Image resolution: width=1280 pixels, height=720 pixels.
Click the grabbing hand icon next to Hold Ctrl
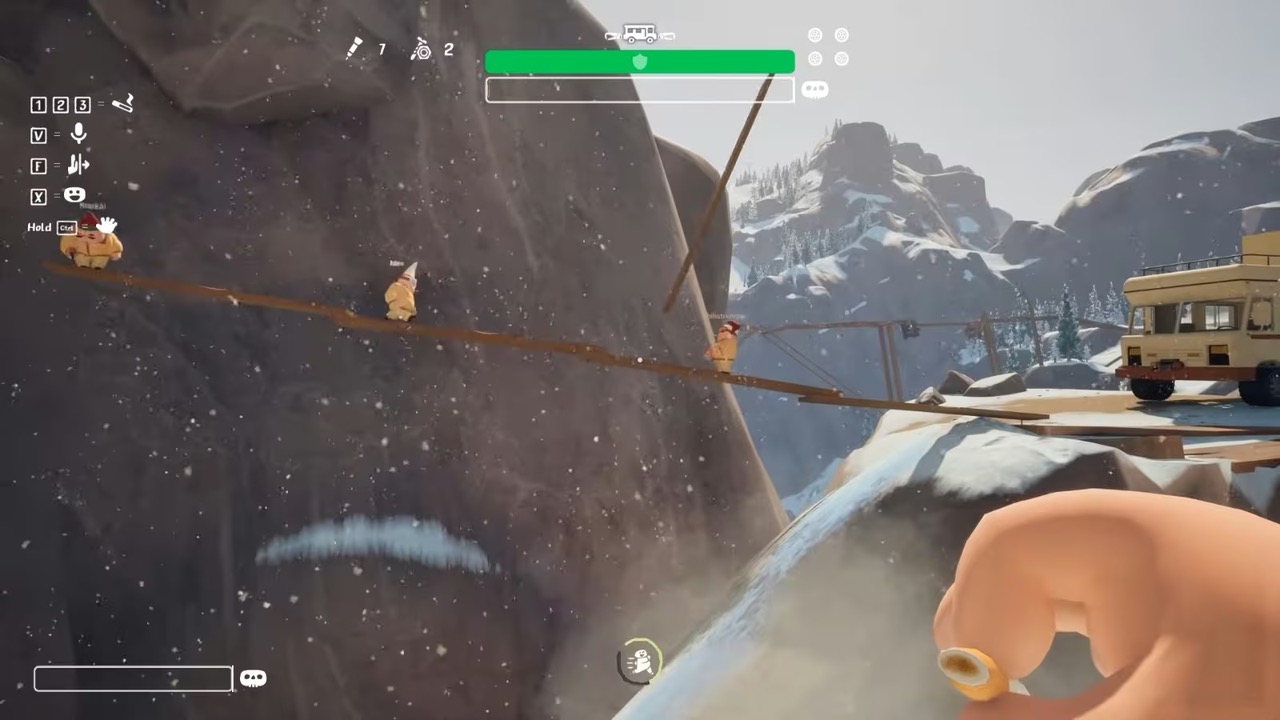(x=105, y=226)
